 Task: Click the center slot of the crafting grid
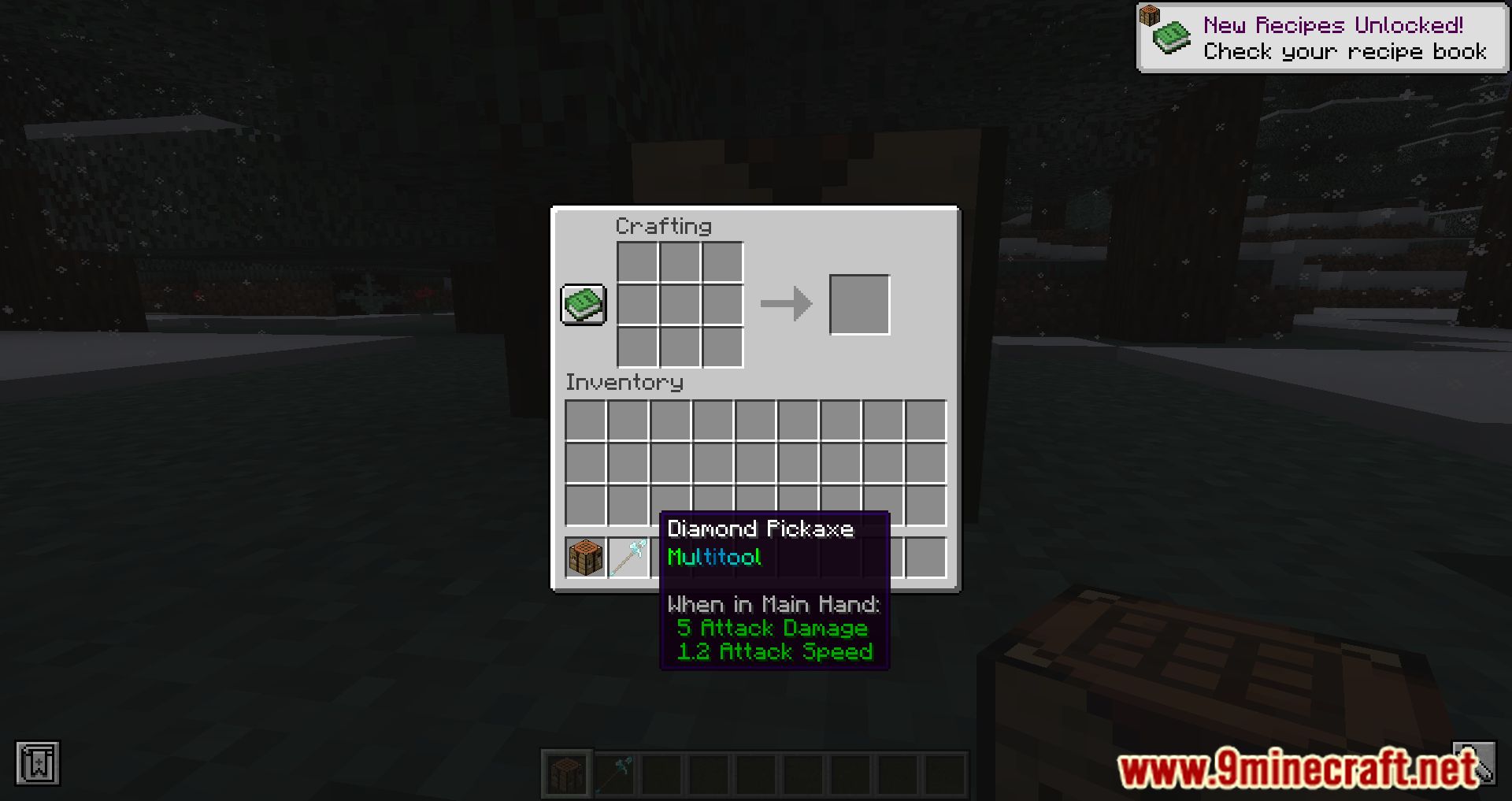(679, 305)
